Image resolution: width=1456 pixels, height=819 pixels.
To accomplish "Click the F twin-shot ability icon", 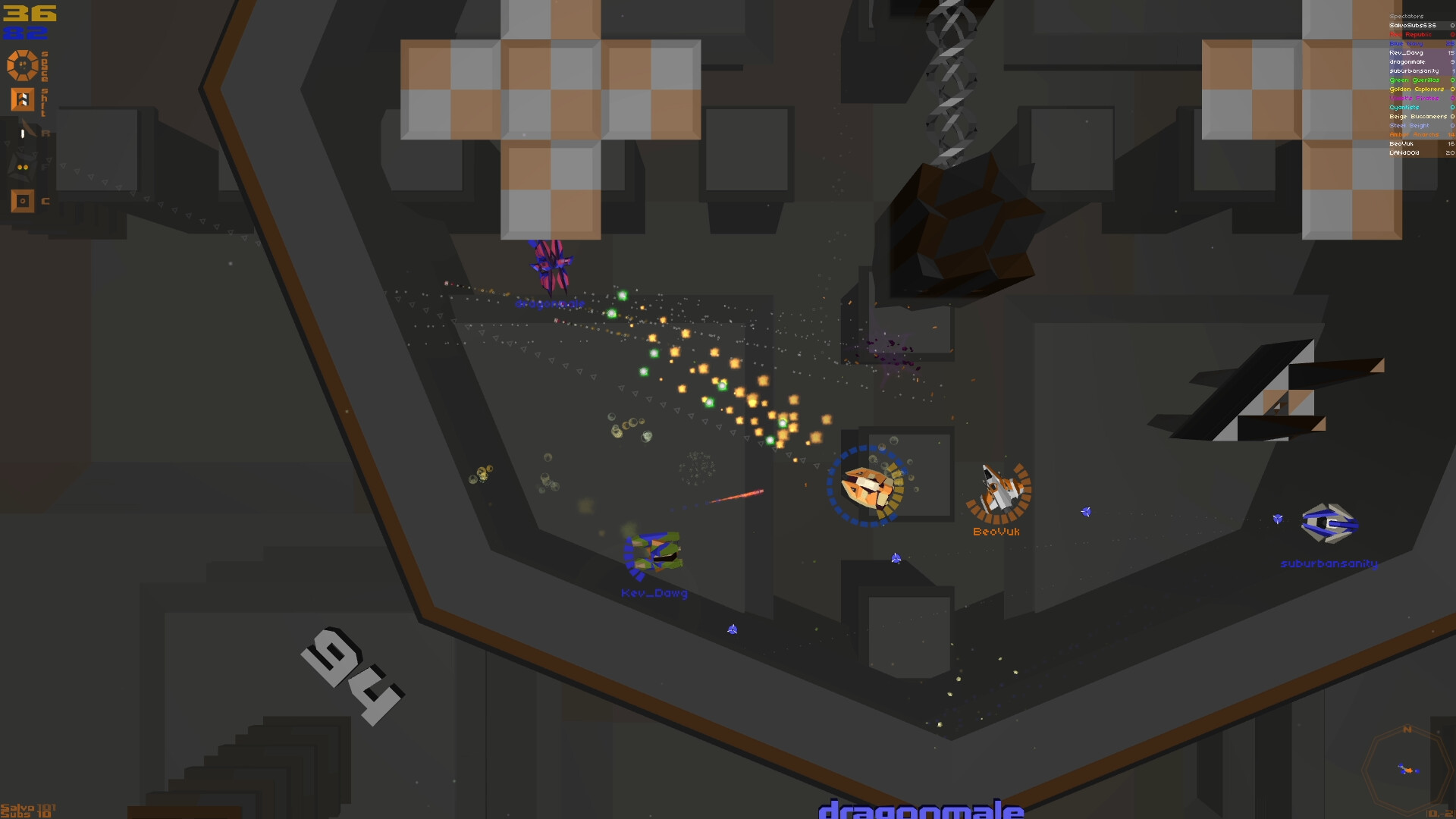I will point(22,167).
